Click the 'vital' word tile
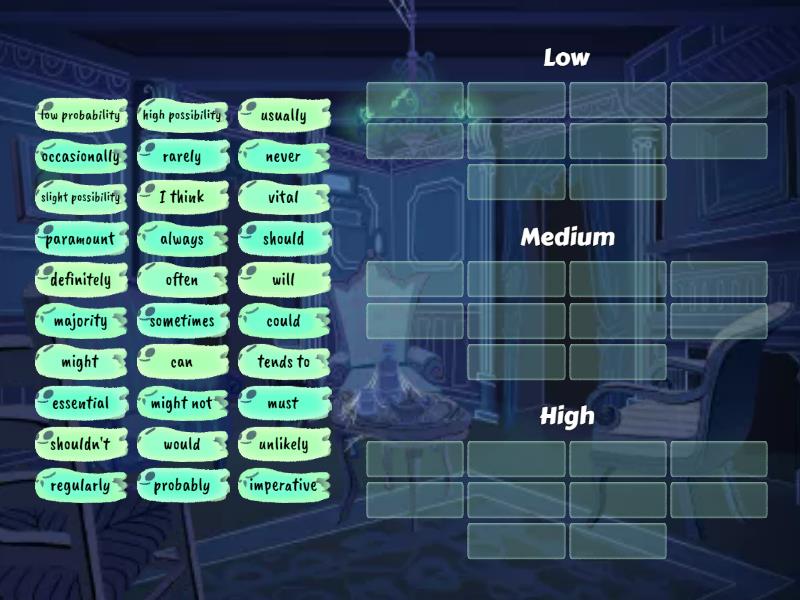The image size is (800, 600). [284, 197]
